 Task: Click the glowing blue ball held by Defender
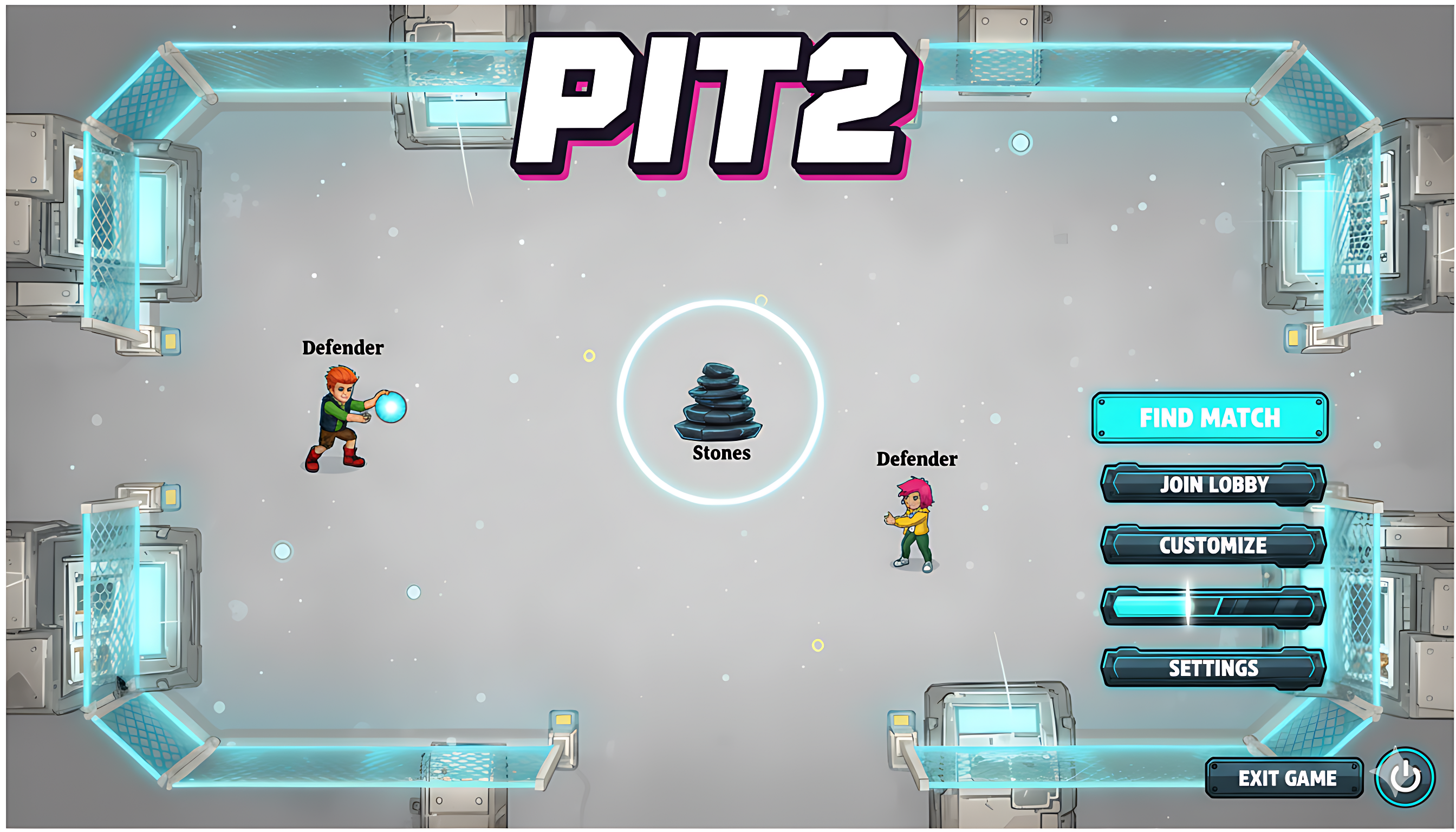(x=391, y=406)
